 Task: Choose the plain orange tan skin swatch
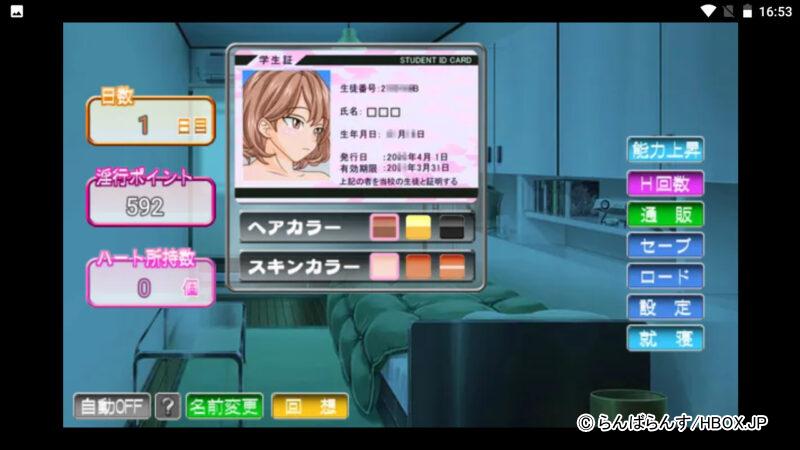(x=418, y=268)
